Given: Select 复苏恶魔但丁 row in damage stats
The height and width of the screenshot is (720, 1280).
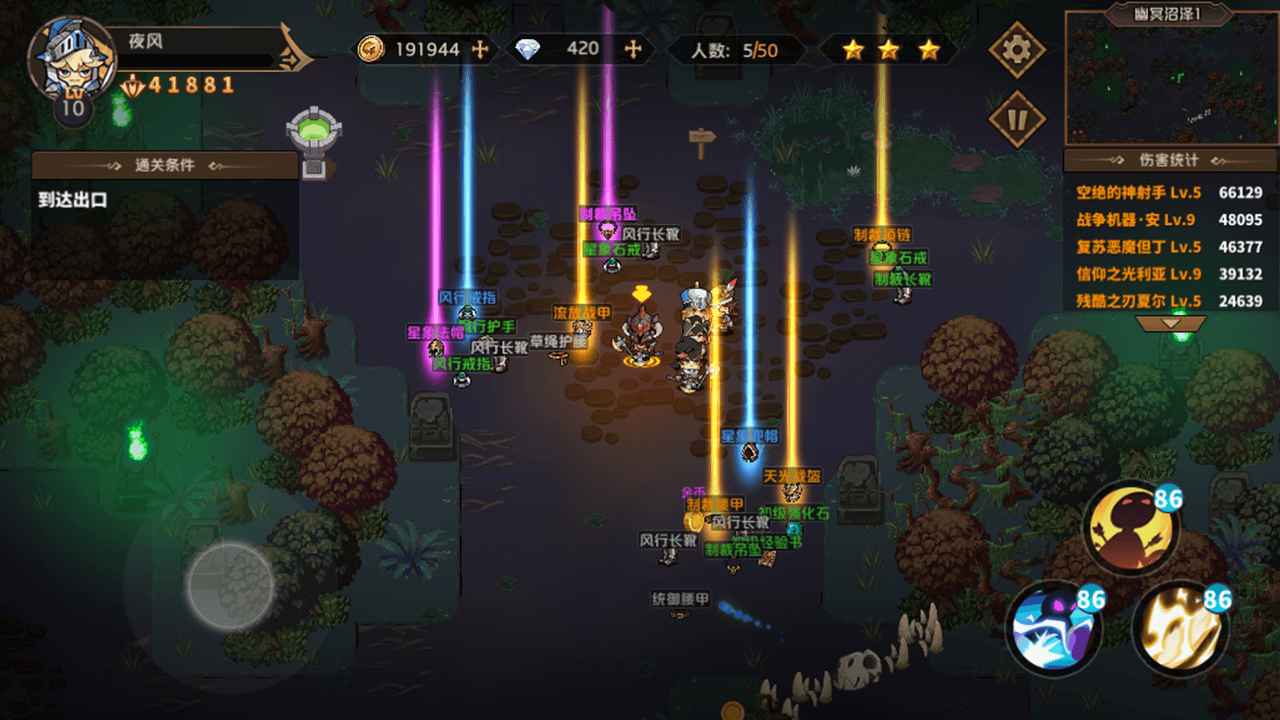Looking at the screenshot, I should (x=1169, y=247).
